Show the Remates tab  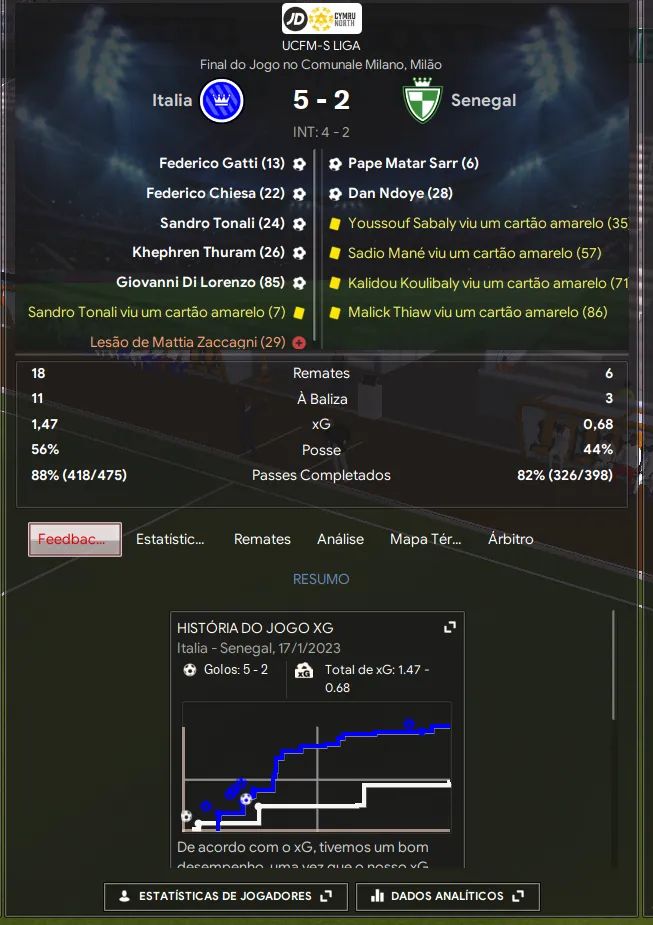(x=262, y=539)
